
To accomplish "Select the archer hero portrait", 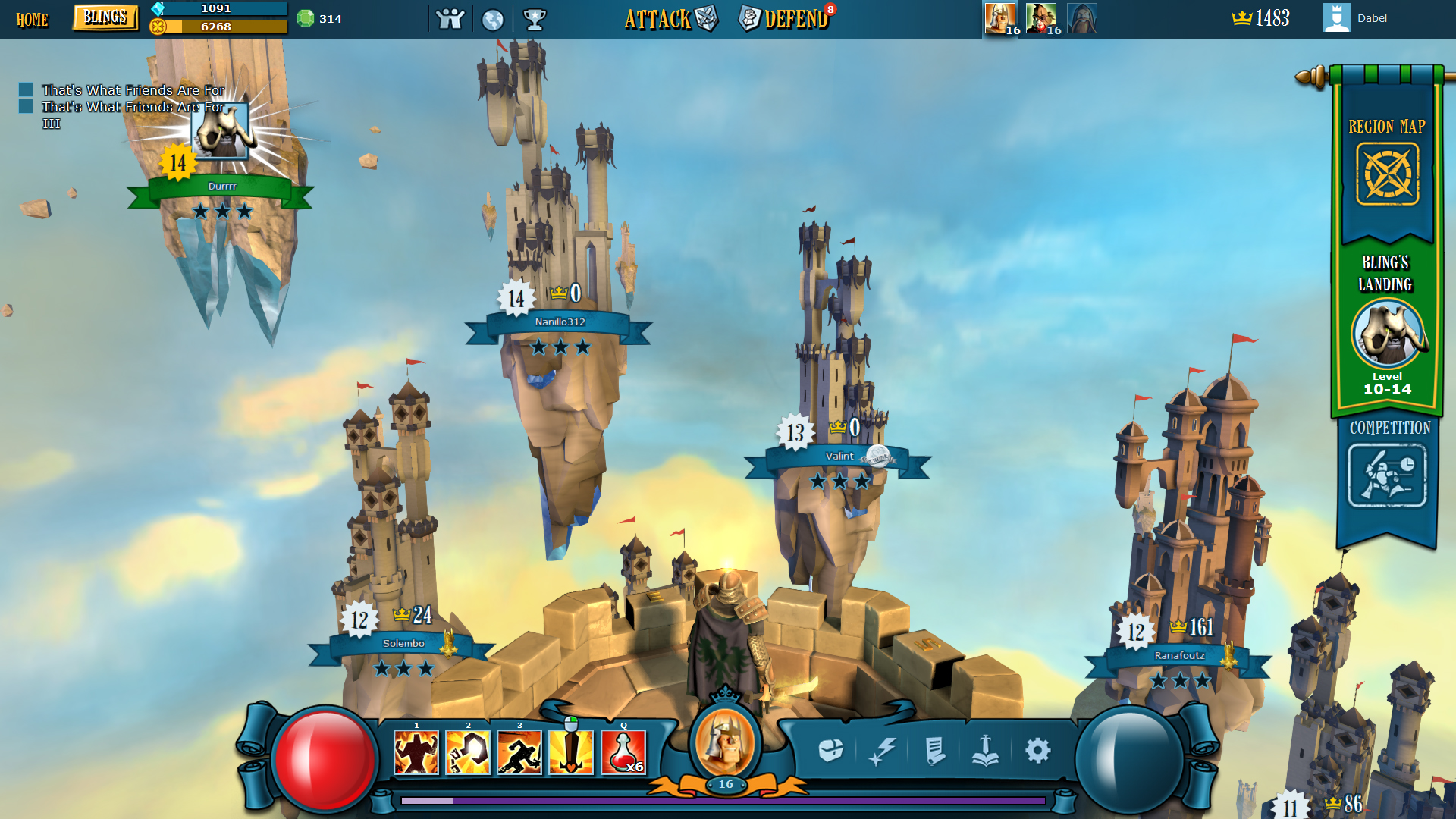I will point(1041,17).
